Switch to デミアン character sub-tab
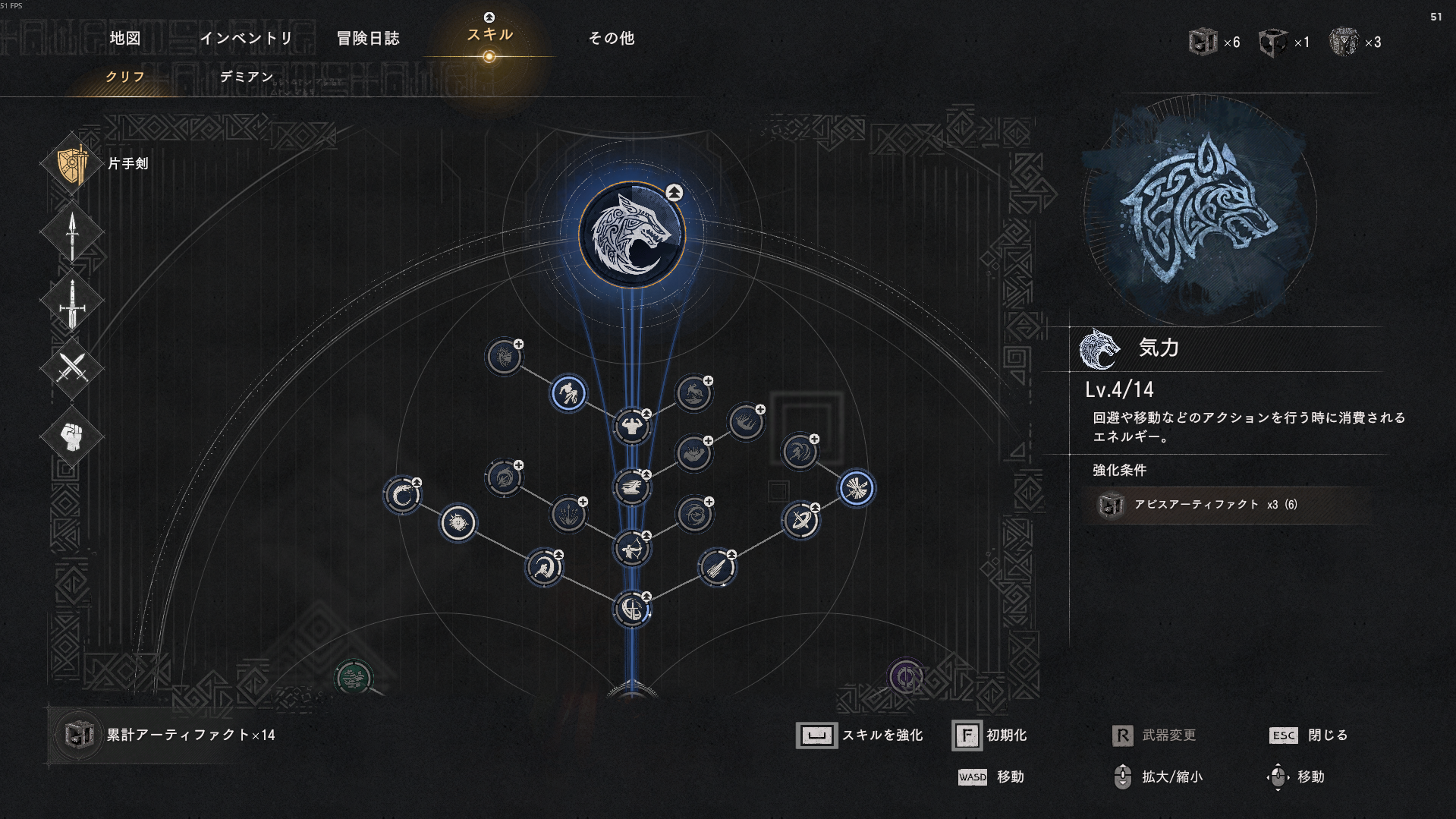Image resolution: width=1456 pixels, height=819 pixels. click(x=247, y=77)
